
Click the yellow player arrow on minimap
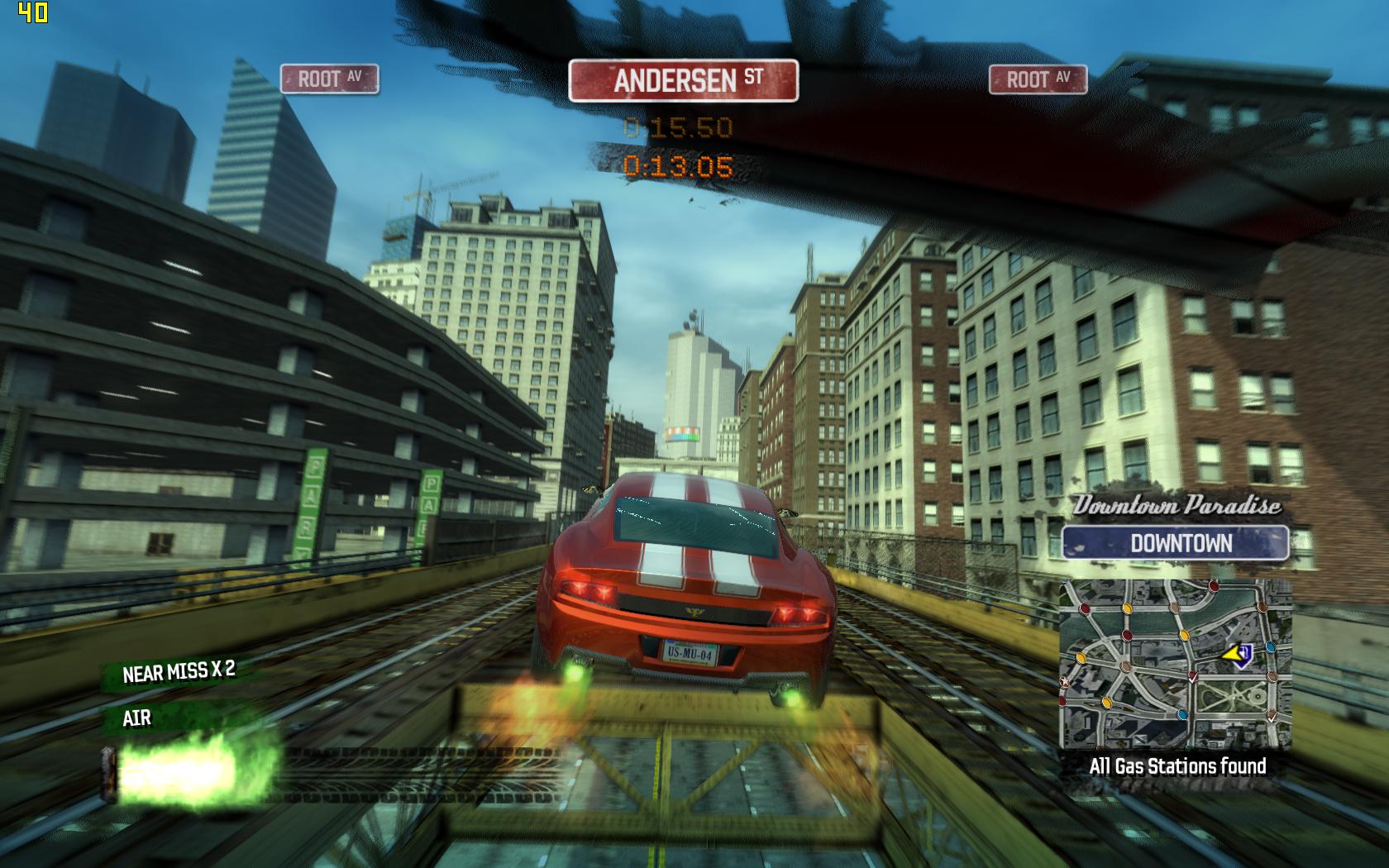[x=1237, y=655]
